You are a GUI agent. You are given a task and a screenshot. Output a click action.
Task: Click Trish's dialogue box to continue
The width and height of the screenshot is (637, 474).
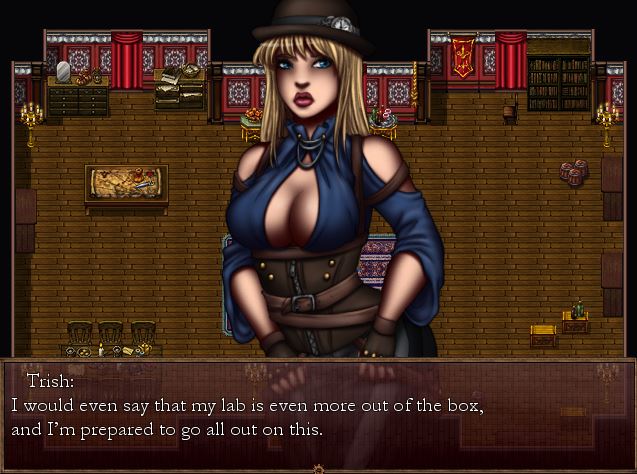(x=318, y=412)
